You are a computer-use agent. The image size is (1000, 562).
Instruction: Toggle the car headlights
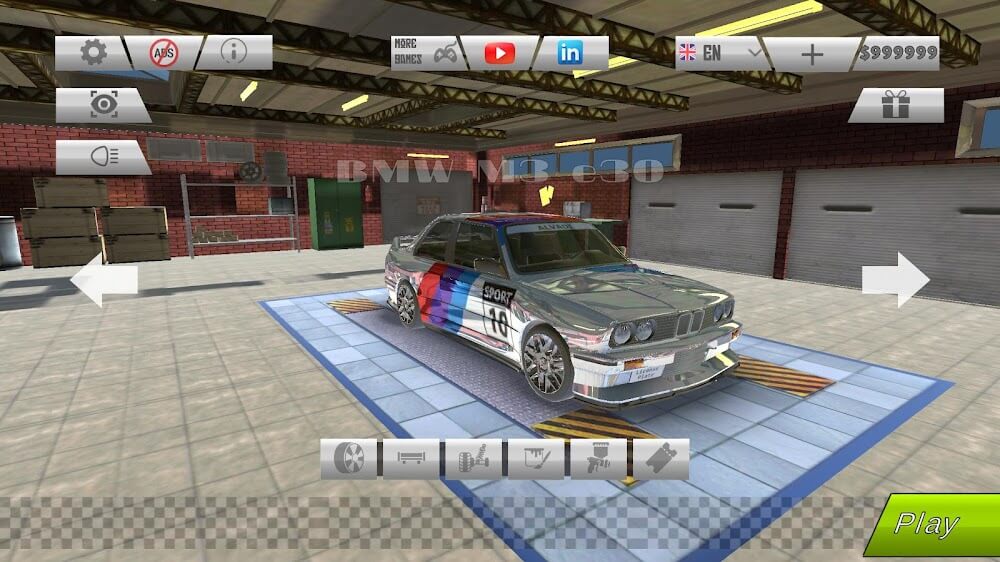101,157
